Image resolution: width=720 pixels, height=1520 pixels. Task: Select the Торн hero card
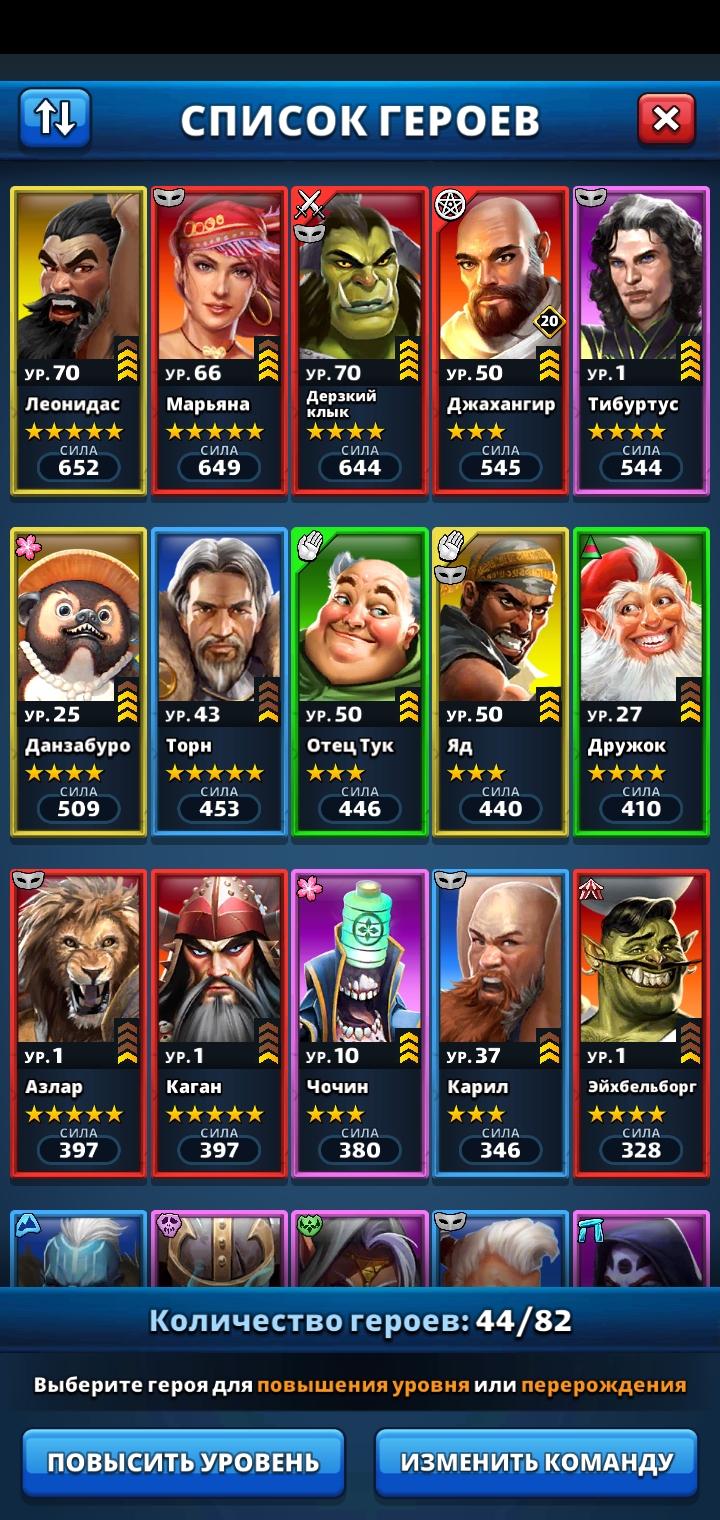coord(219,681)
